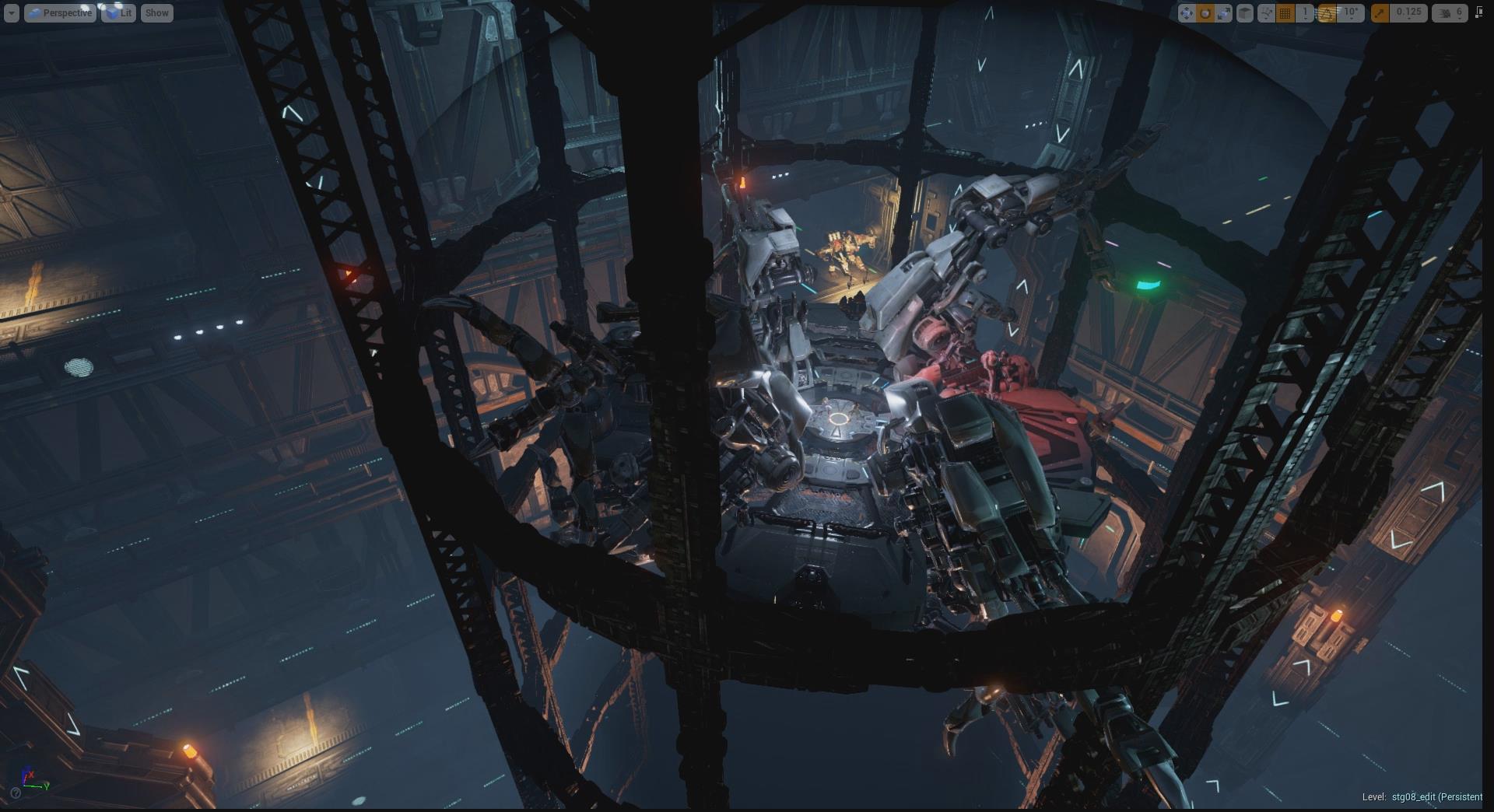
Task: Open the grid snap size dropdown
Action: coord(1305,13)
